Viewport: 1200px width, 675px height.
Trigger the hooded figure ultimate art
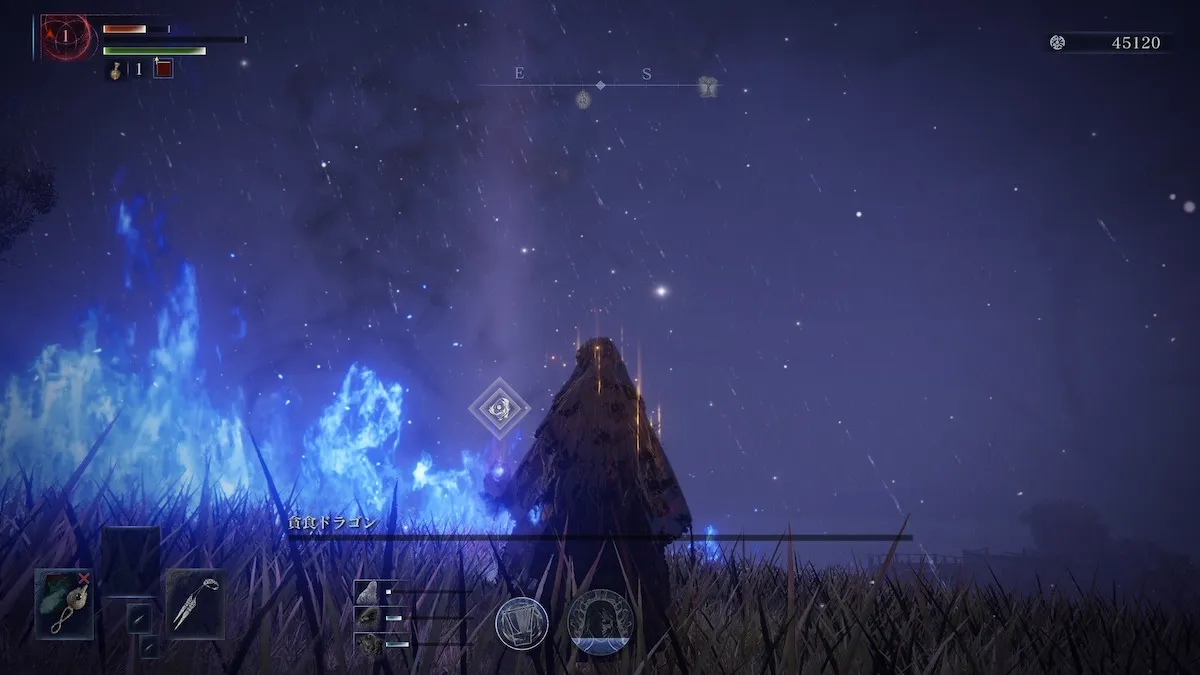click(x=600, y=621)
